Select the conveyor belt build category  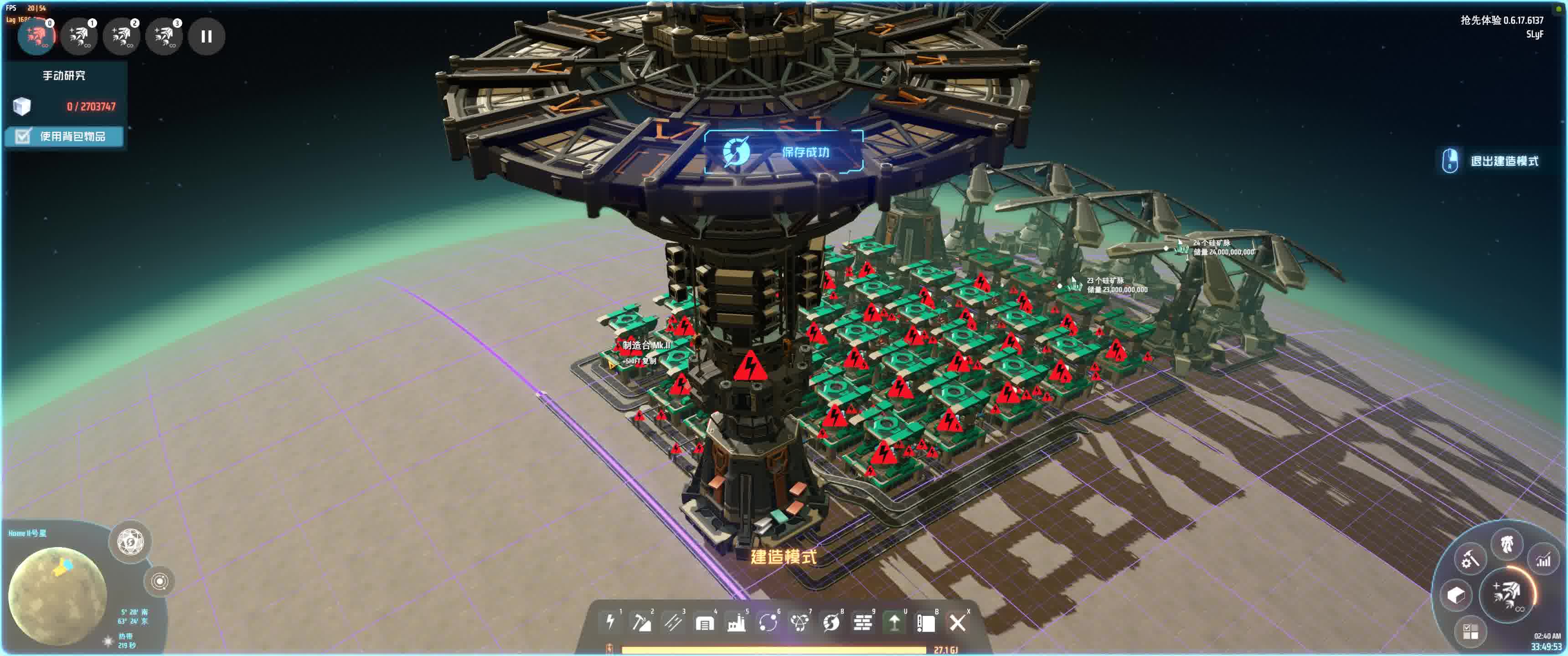673,622
